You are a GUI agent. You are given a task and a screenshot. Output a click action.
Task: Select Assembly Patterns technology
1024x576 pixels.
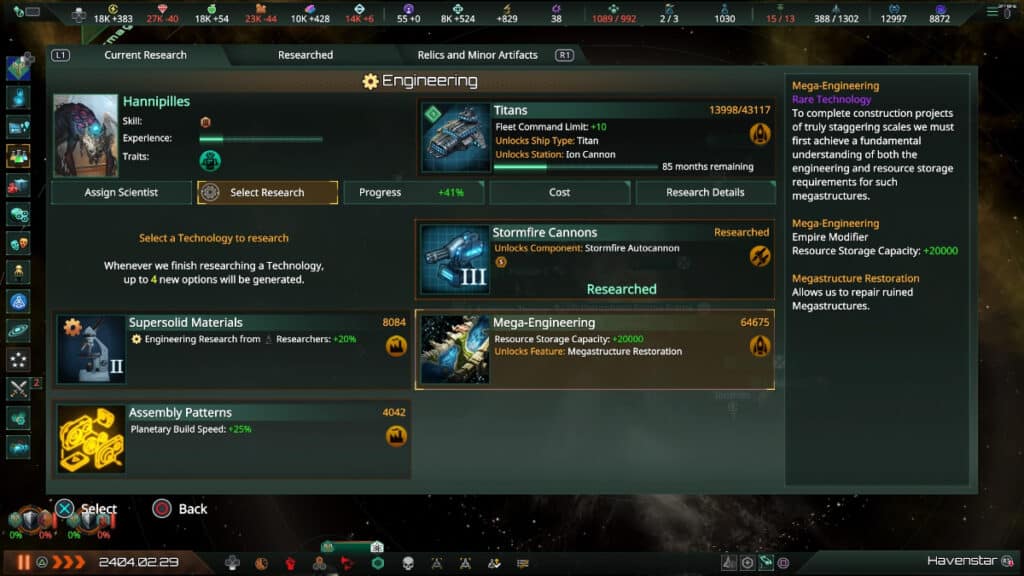click(232, 440)
